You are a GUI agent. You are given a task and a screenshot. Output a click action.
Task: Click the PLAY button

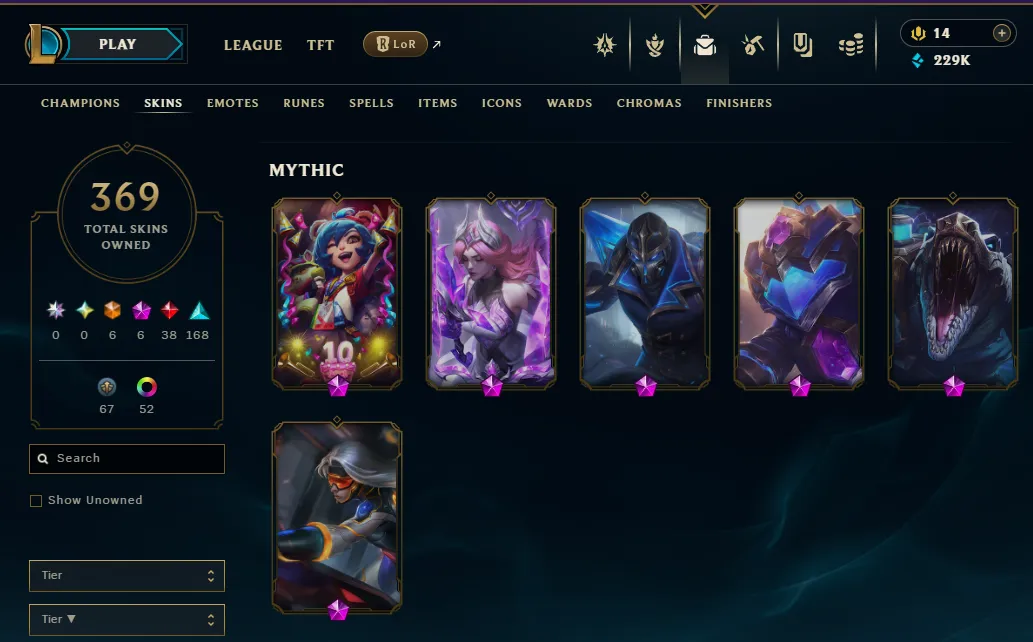pyautogui.click(x=118, y=44)
